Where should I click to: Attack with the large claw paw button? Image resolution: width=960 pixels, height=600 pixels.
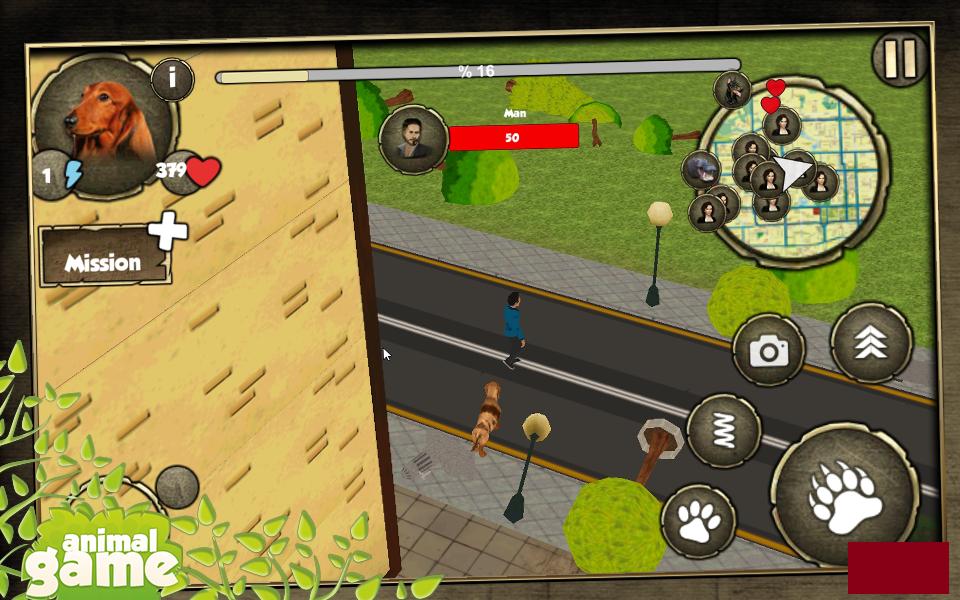pyautogui.click(x=845, y=496)
